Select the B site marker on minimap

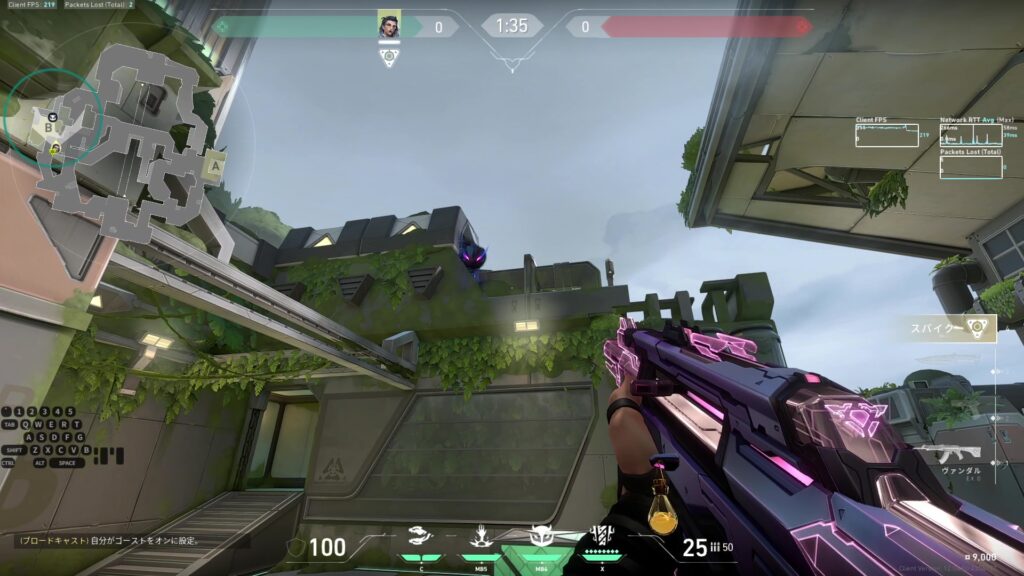tap(48, 128)
